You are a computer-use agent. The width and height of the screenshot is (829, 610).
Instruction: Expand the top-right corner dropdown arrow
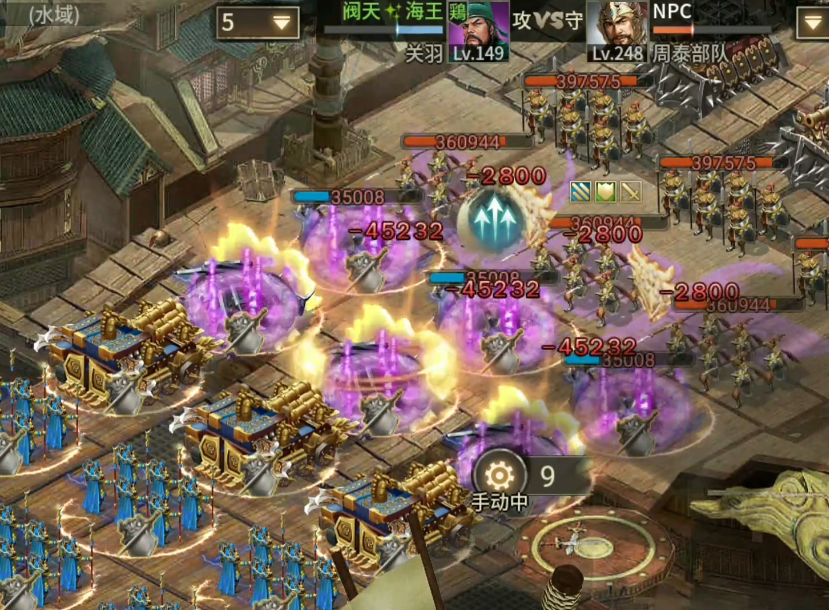click(812, 22)
